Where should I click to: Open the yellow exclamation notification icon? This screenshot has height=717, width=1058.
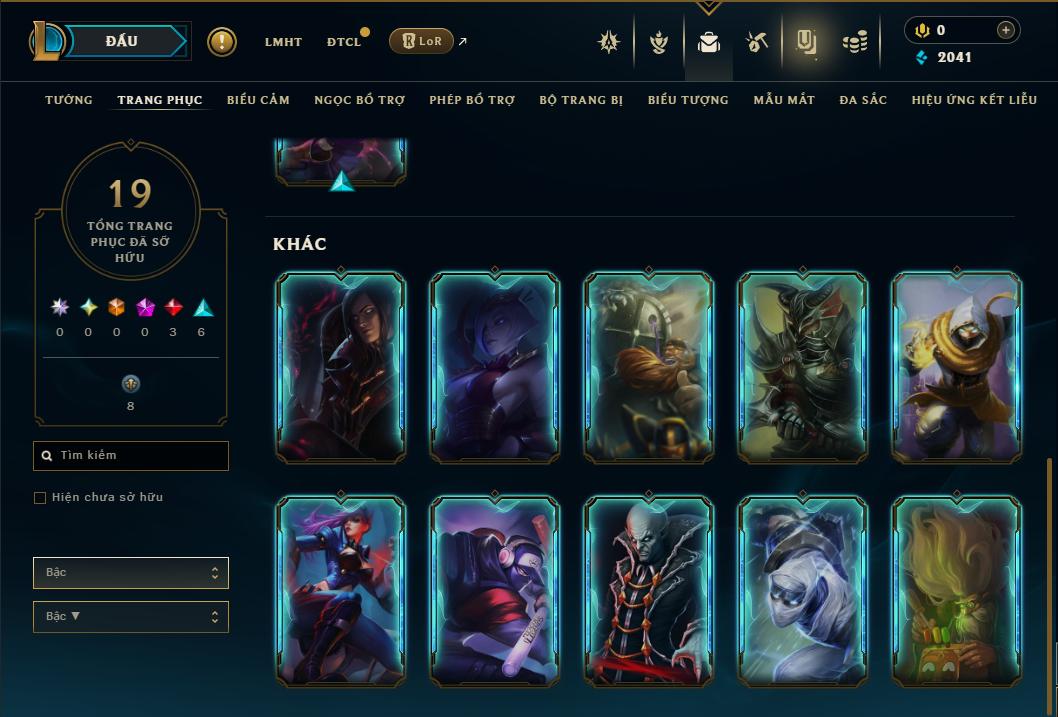[222, 42]
